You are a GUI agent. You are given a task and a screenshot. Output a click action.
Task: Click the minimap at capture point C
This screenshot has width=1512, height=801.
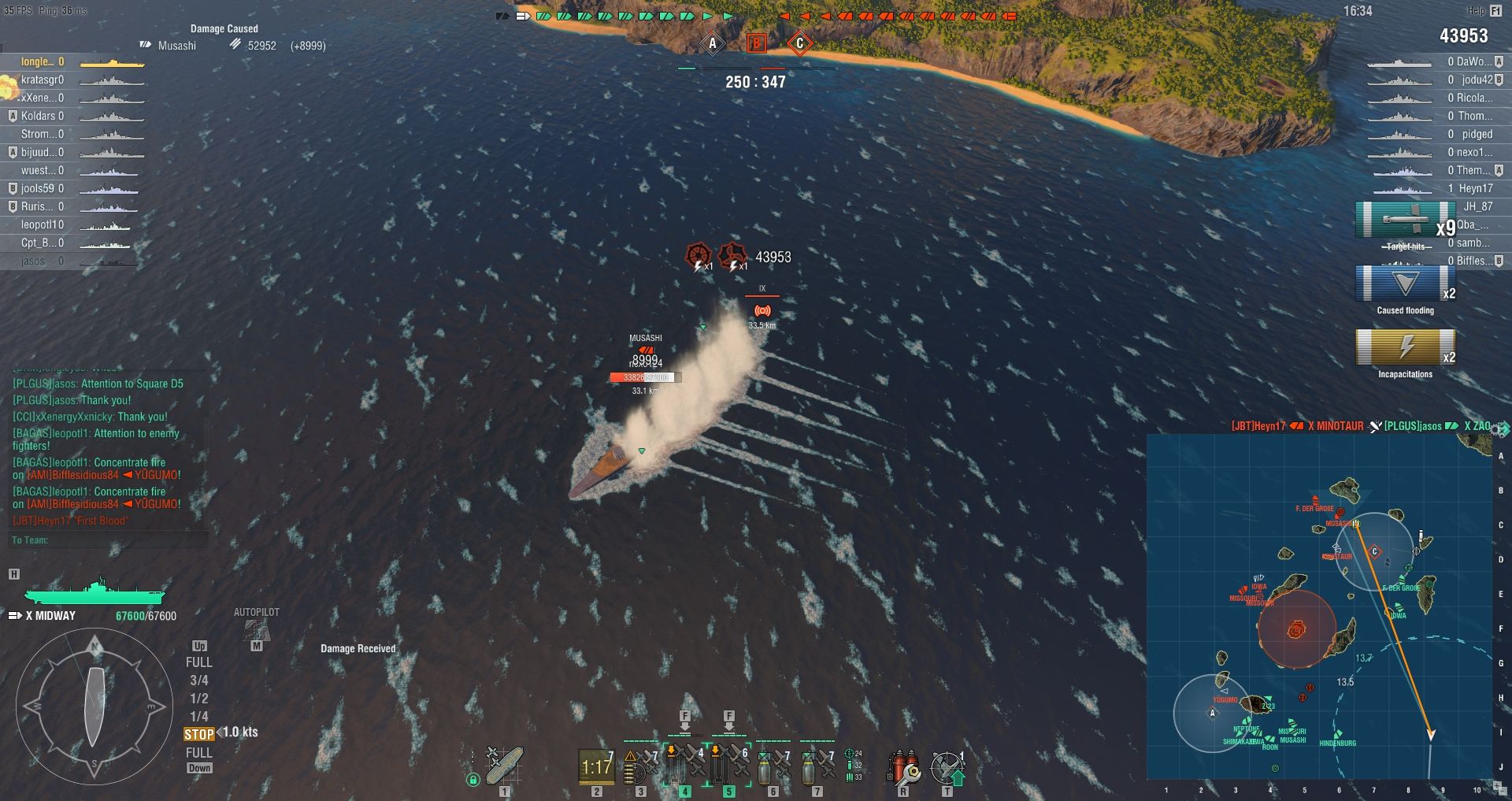pos(1375,551)
